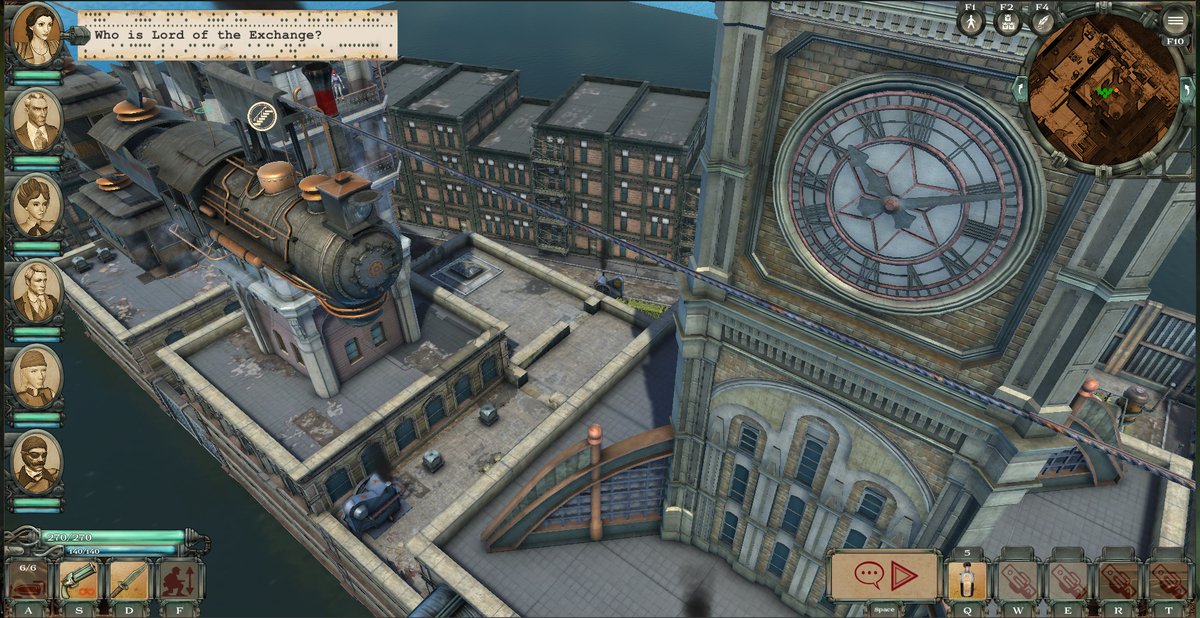The height and width of the screenshot is (618, 1200).
Task: Continue dialogue with speech bubble play button
Action: pyautogui.click(x=884, y=576)
